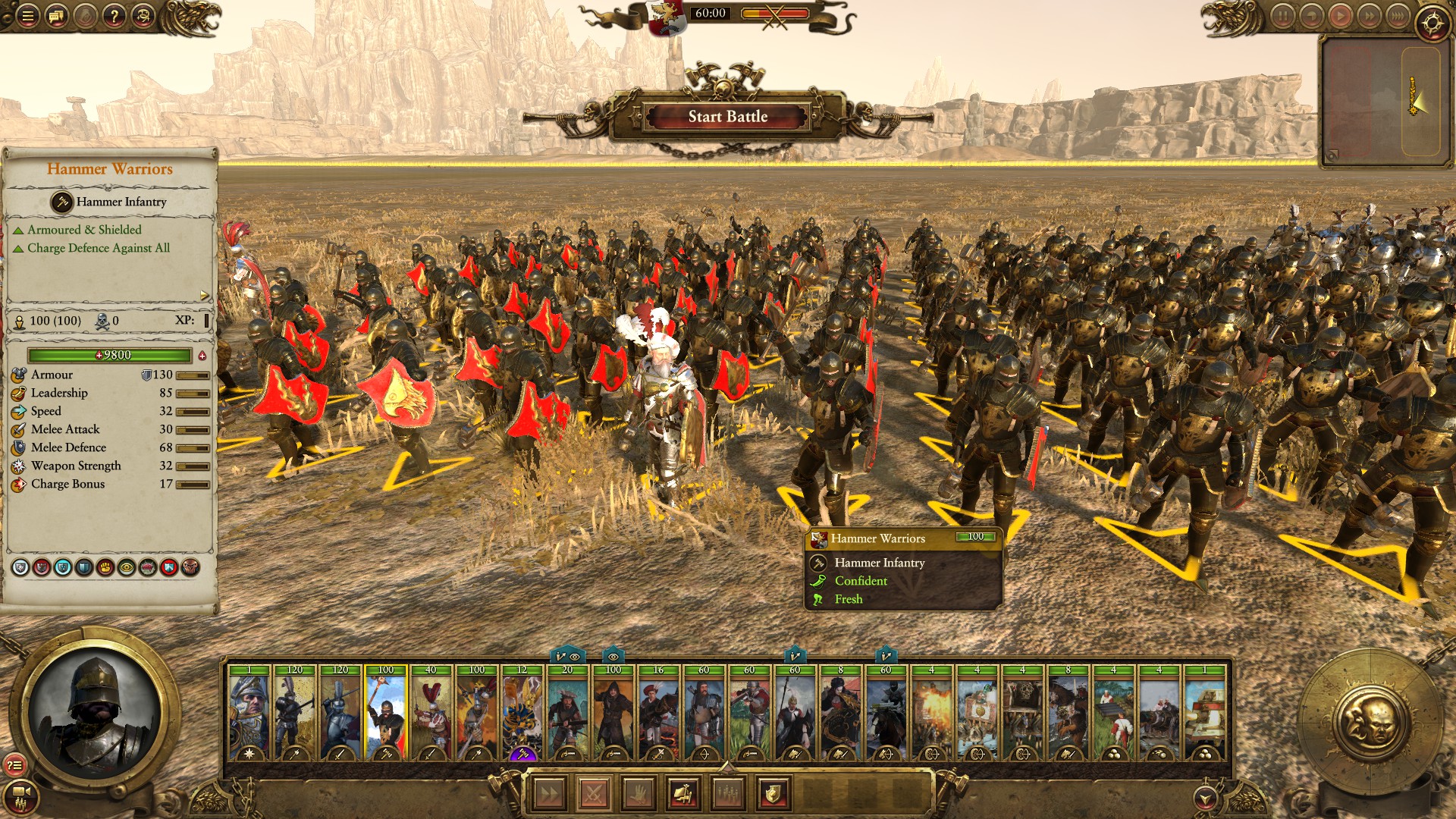
Task: Set battle speed to fastest
Action: (1397, 16)
